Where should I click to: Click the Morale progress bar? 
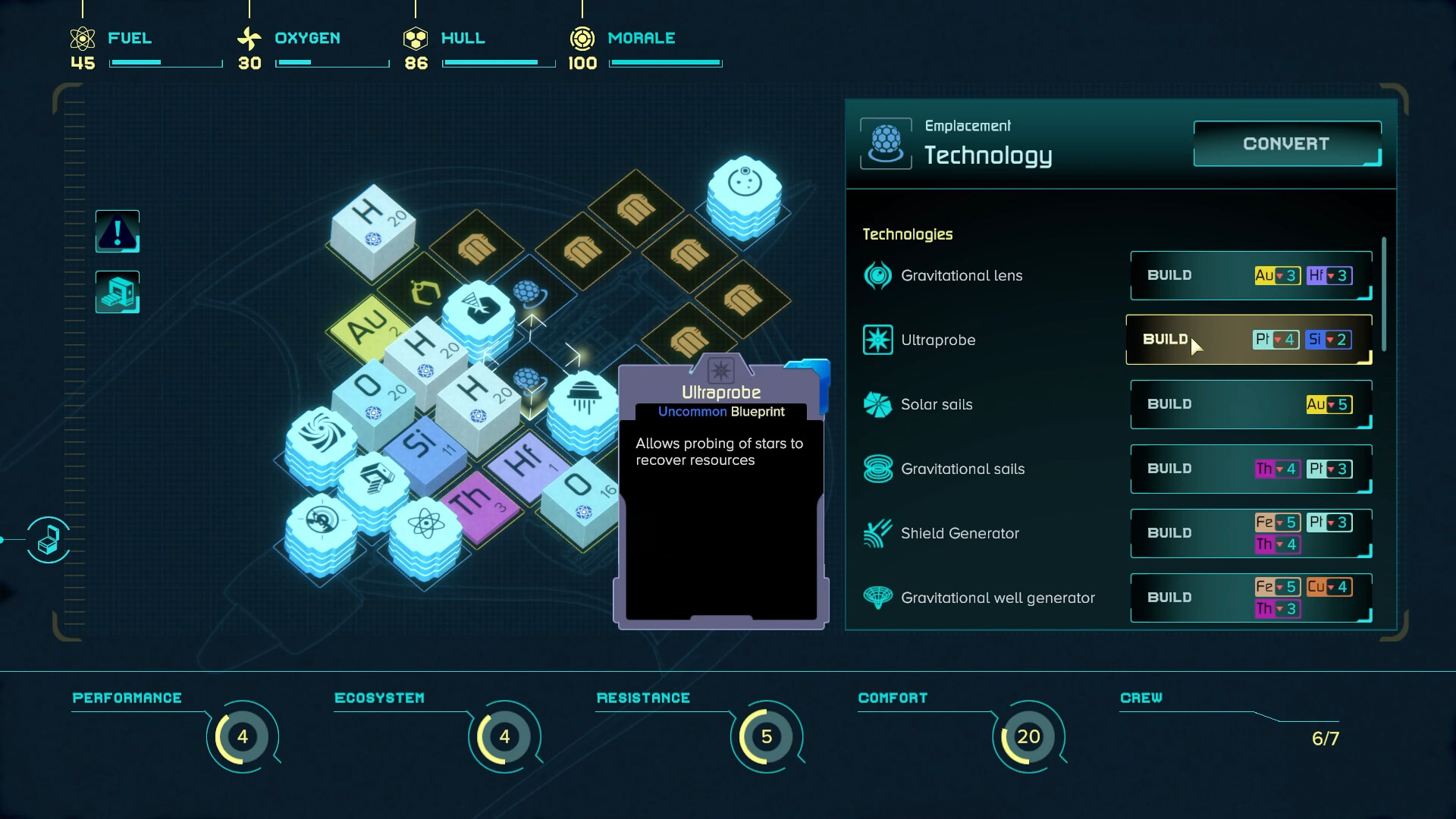665,63
